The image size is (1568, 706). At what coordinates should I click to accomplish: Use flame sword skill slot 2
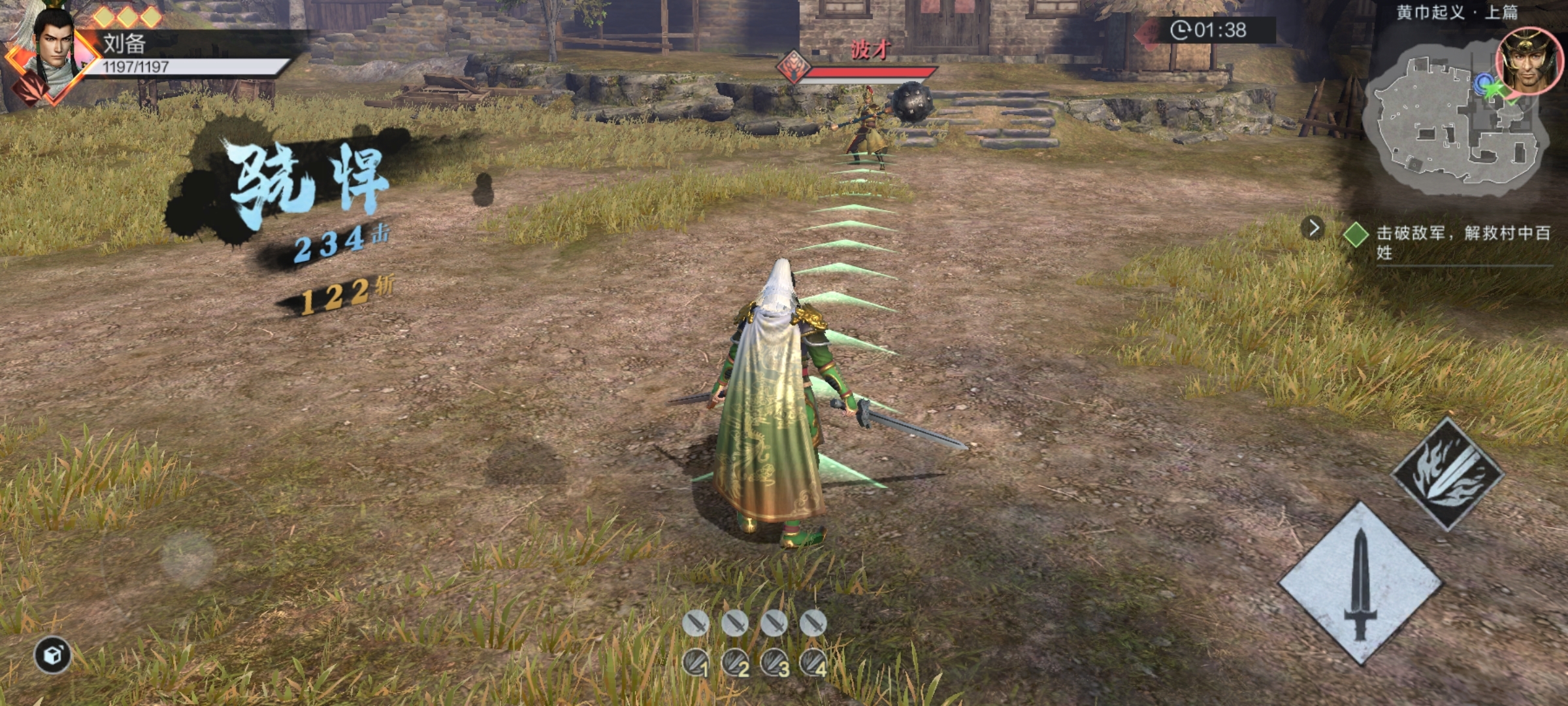(735, 664)
